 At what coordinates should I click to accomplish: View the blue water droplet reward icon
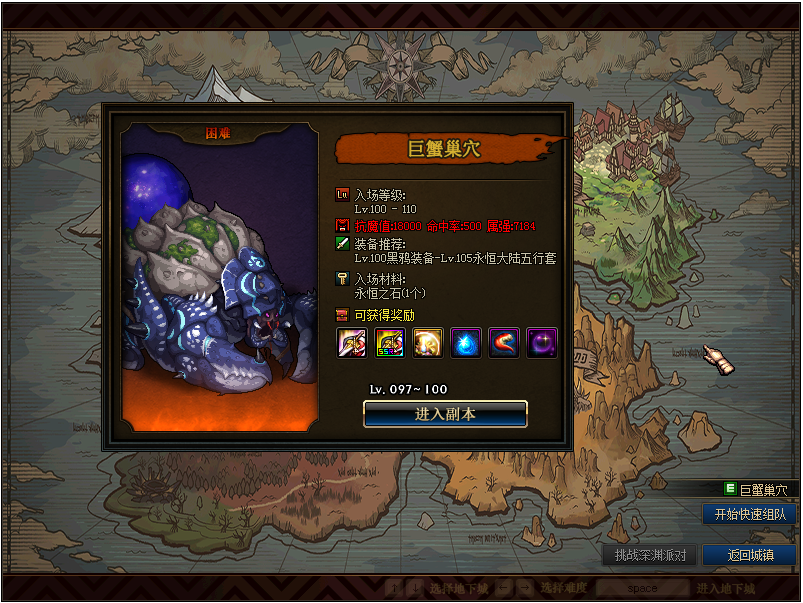[x=466, y=343]
